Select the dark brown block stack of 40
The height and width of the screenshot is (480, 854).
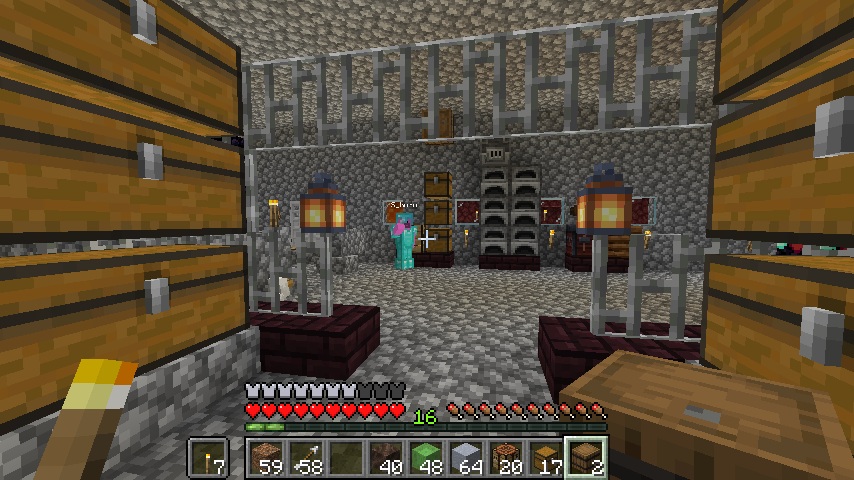(385, 459)
